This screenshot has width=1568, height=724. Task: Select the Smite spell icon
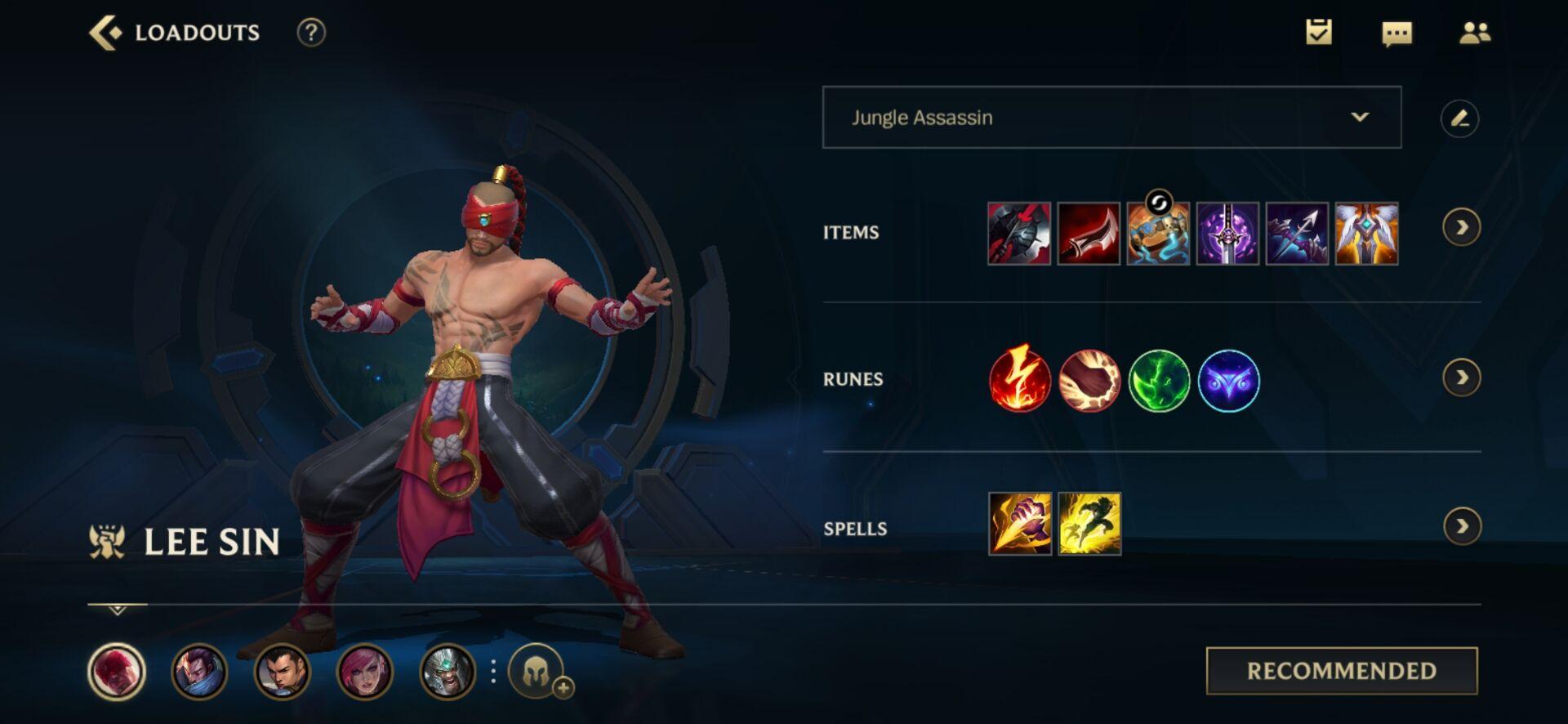[x=1020, y=524]
